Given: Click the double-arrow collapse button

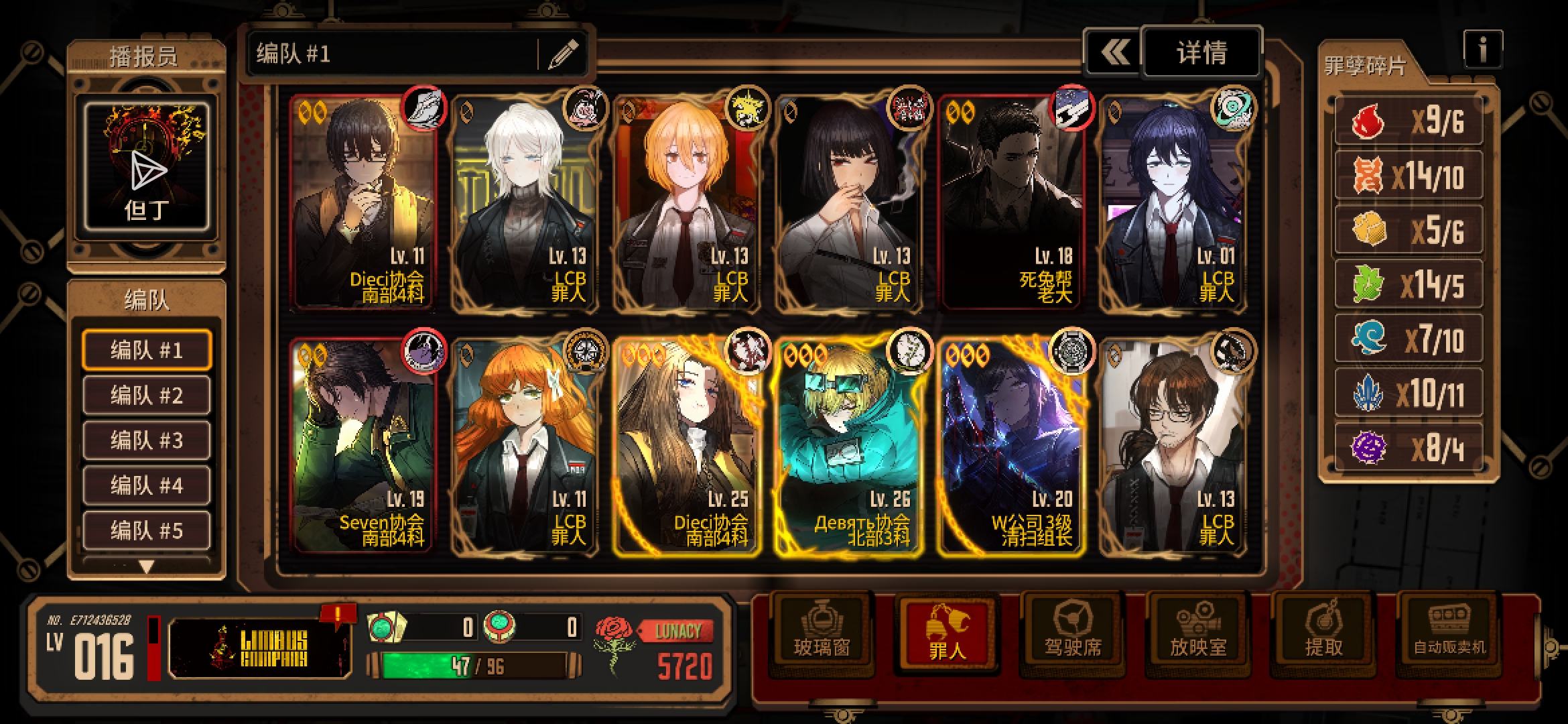Looking at the screenshot, I should (1114, 52).
